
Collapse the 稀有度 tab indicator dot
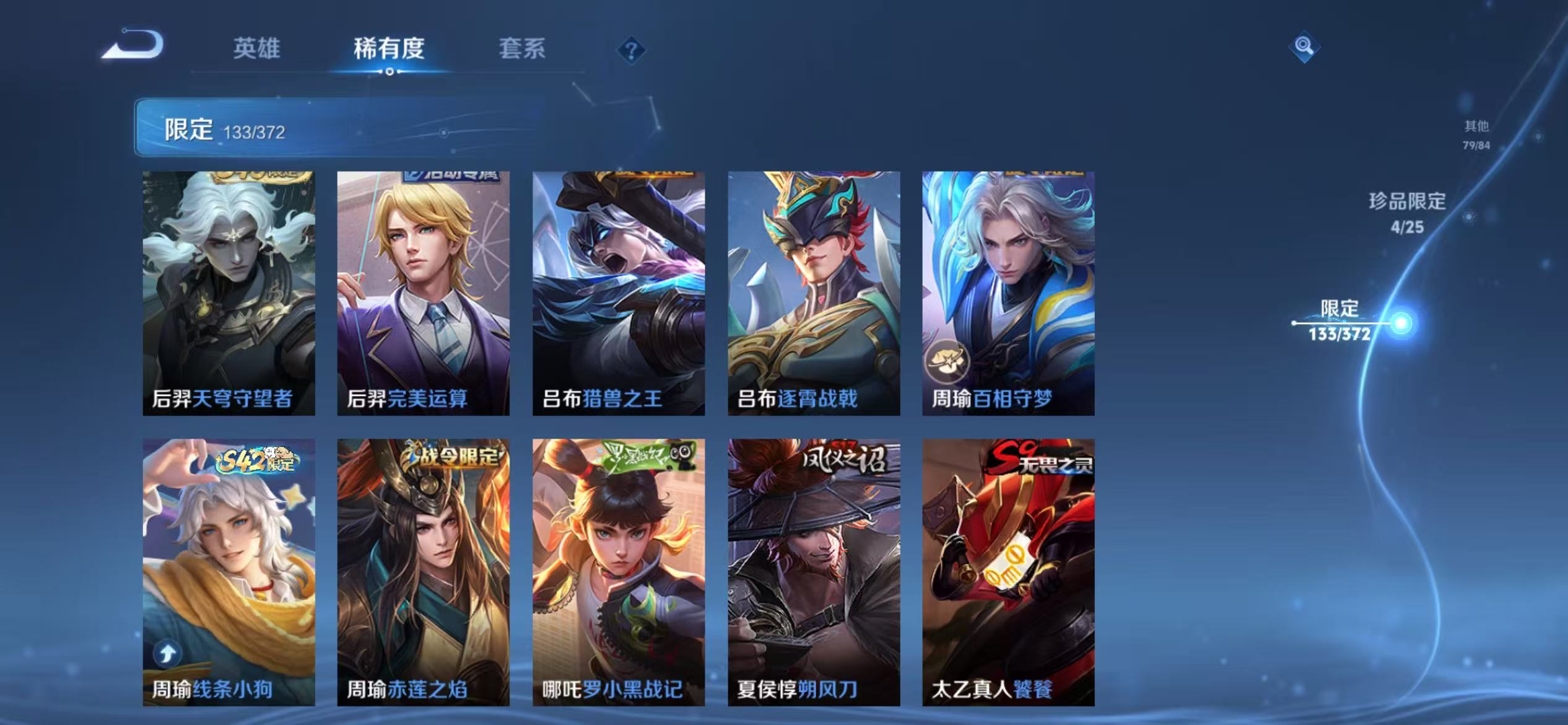coord(391,72)
